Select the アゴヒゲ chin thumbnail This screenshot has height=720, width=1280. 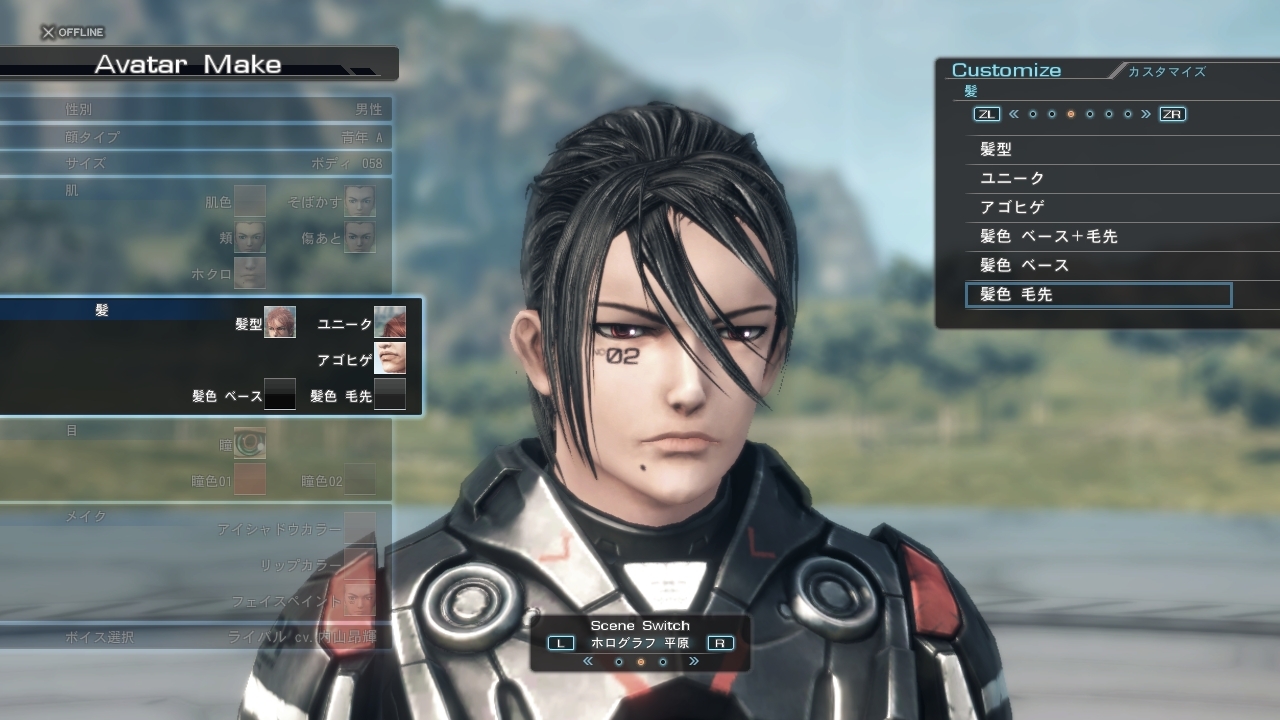pyautogui.click(x=390, y=358)
